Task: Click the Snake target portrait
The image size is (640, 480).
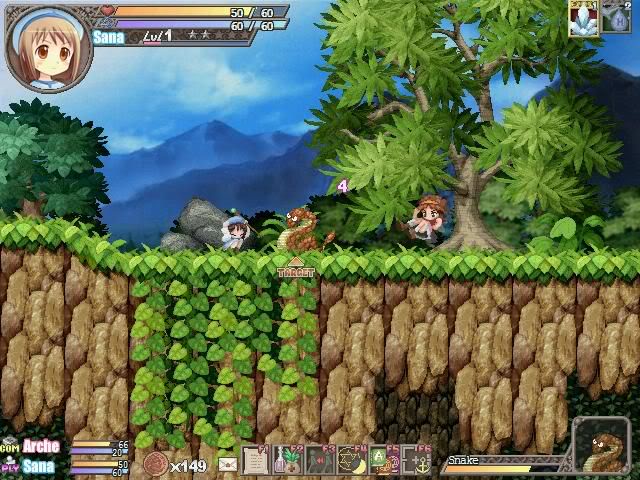Action: pos(601,447)
